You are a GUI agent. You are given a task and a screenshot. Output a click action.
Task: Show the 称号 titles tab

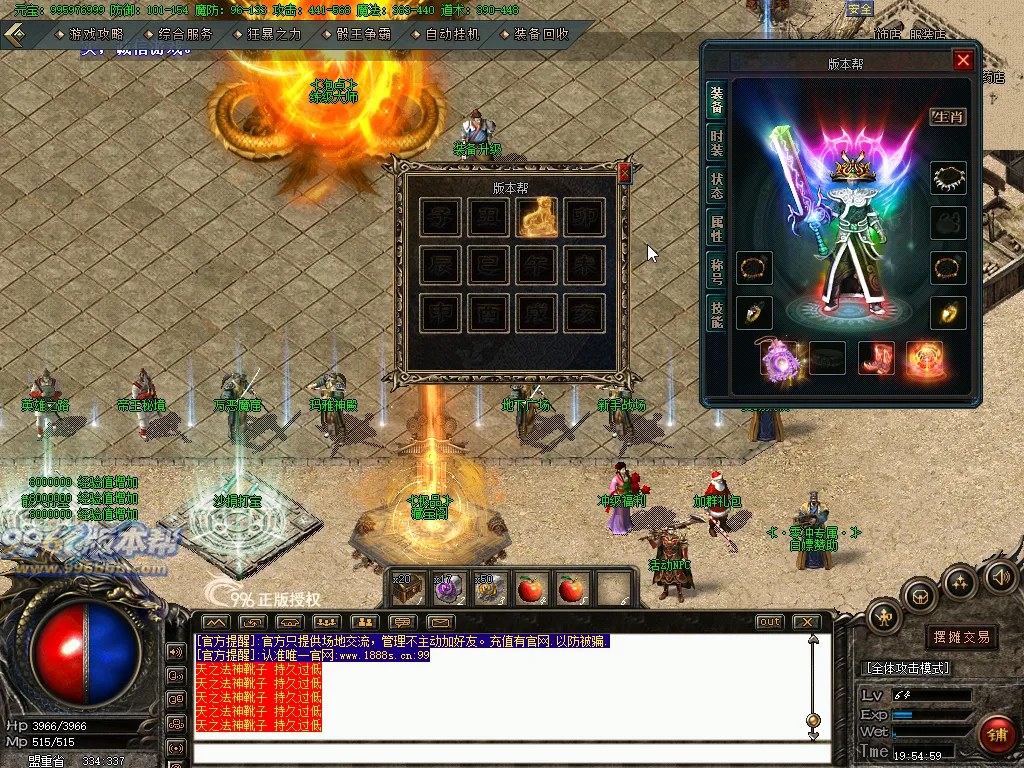[x=716, y=272]
